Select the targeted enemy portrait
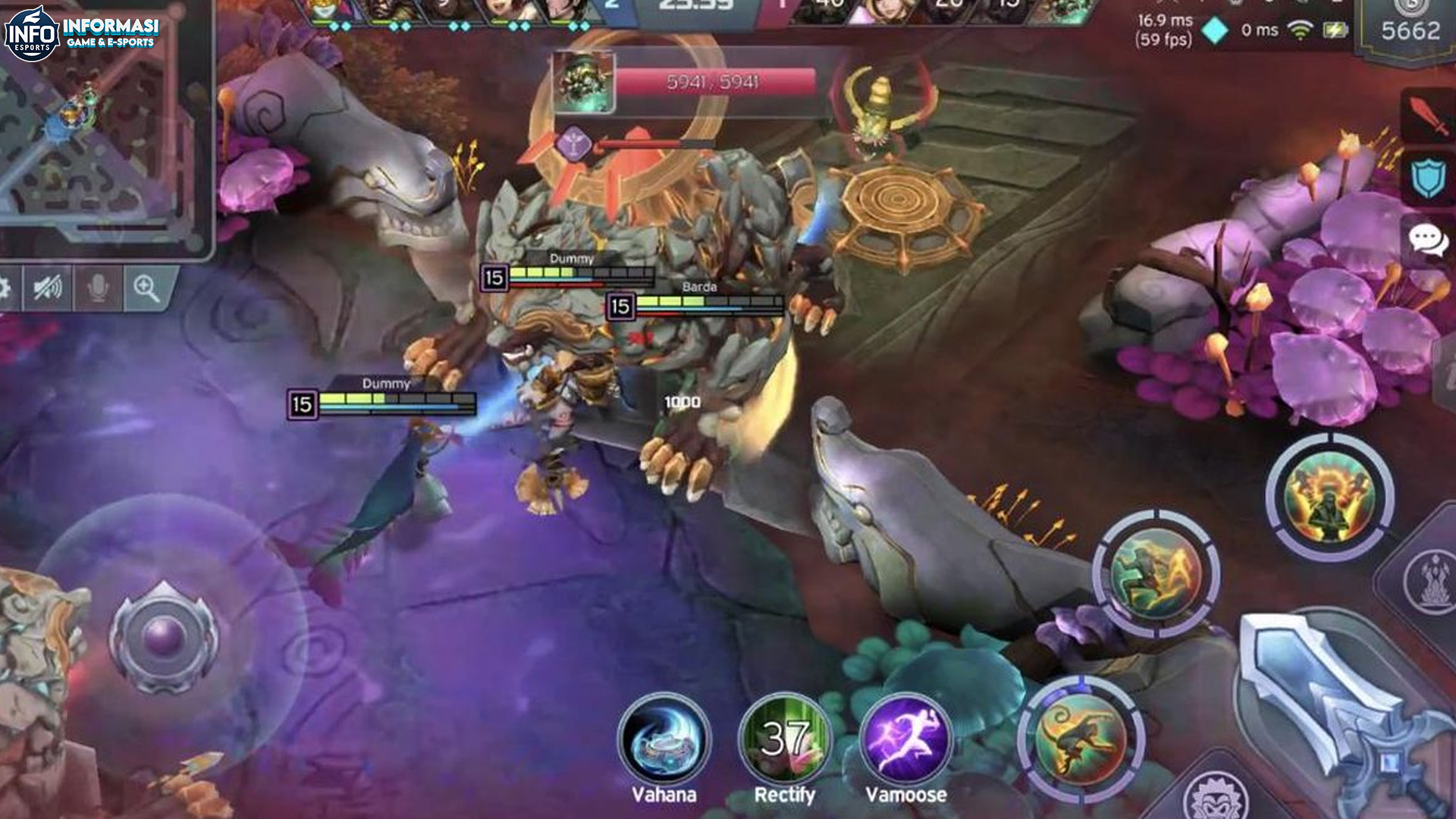This screenshot has width=1456, height=819. [582, 82]
